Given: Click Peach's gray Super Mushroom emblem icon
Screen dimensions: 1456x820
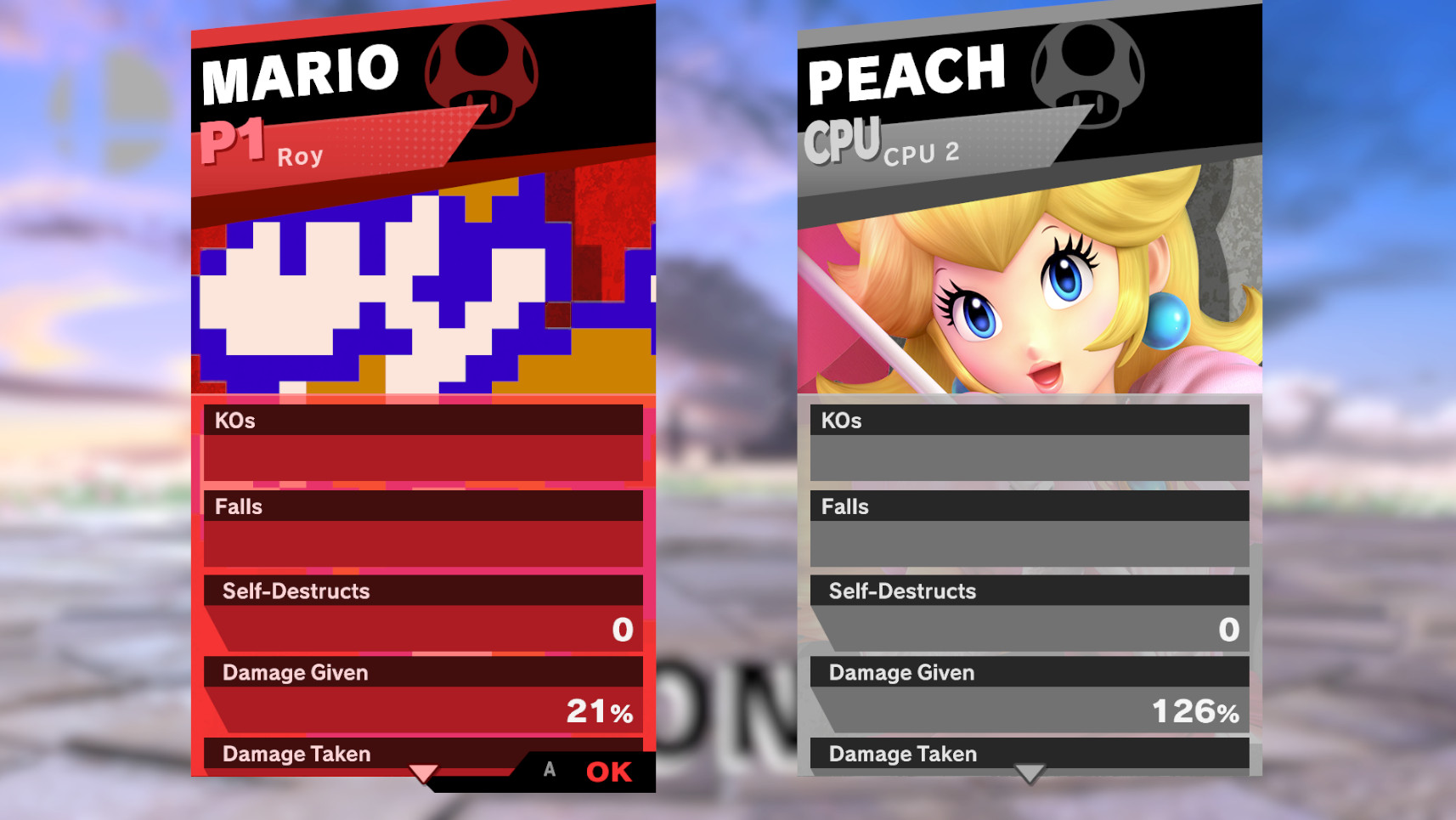Looking at the screenshot, I should (1090, 75).
